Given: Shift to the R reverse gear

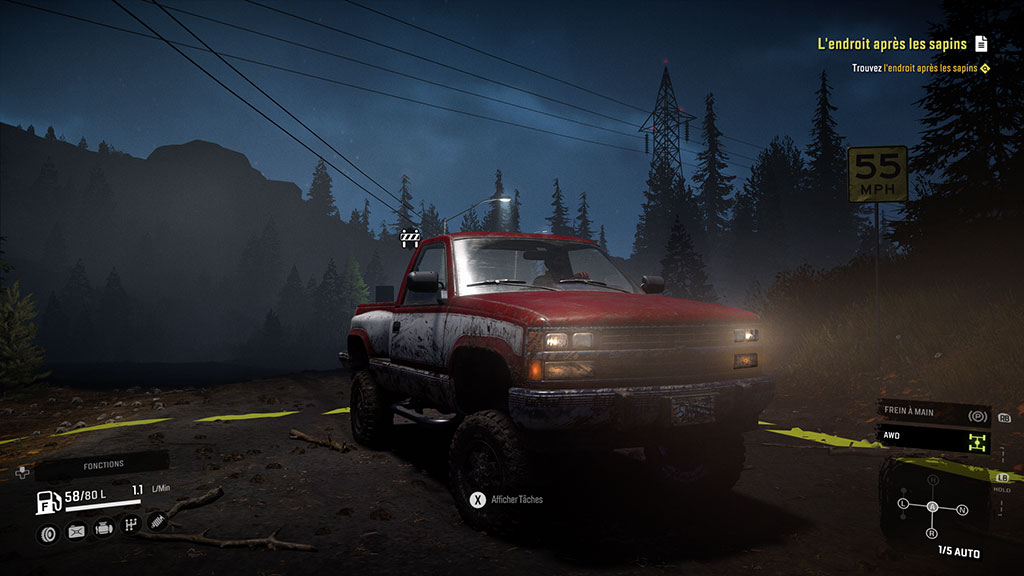Looking at the screenshot, I should pos(932,534).
